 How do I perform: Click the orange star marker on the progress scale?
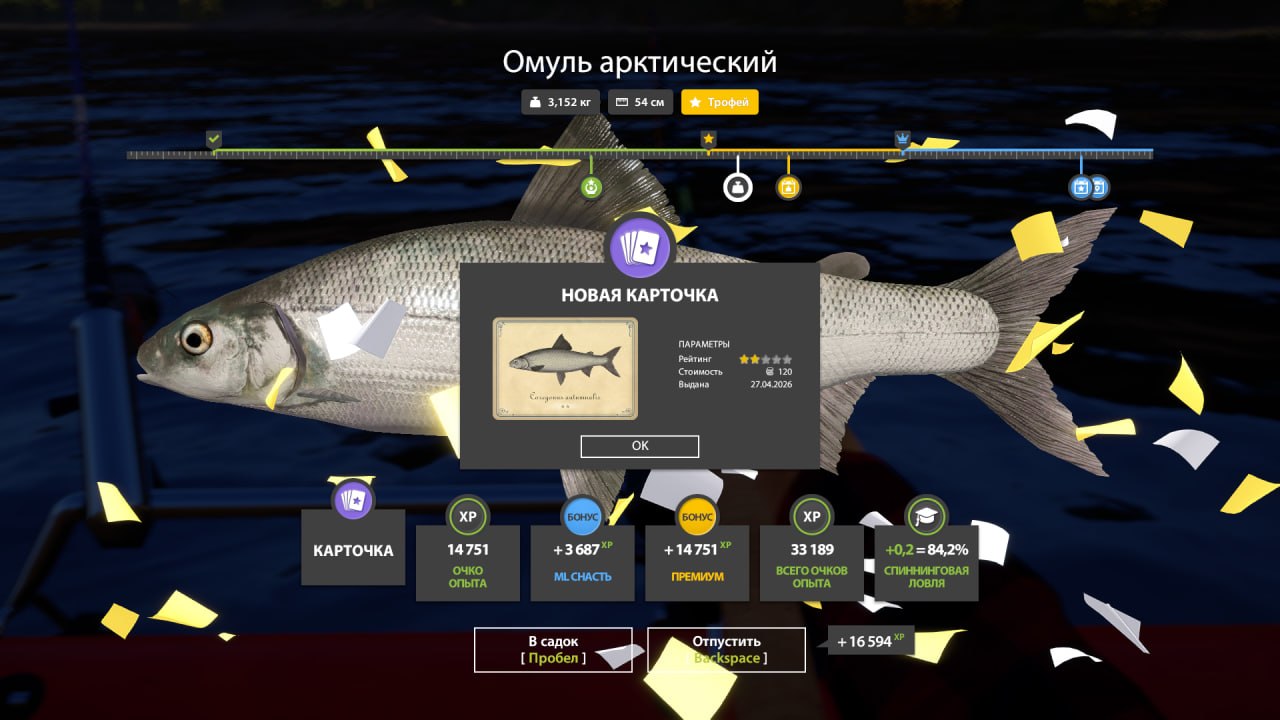708,140
